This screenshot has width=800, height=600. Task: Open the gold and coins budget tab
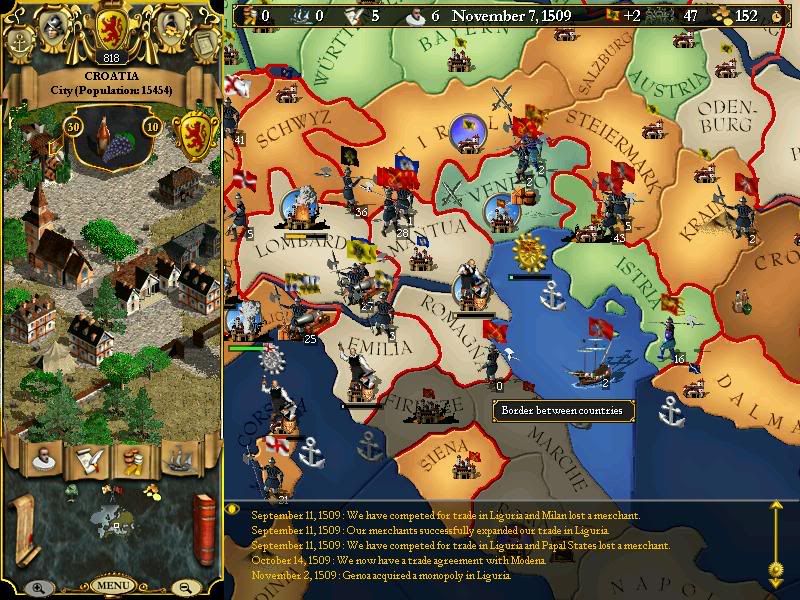click(132, 458)
